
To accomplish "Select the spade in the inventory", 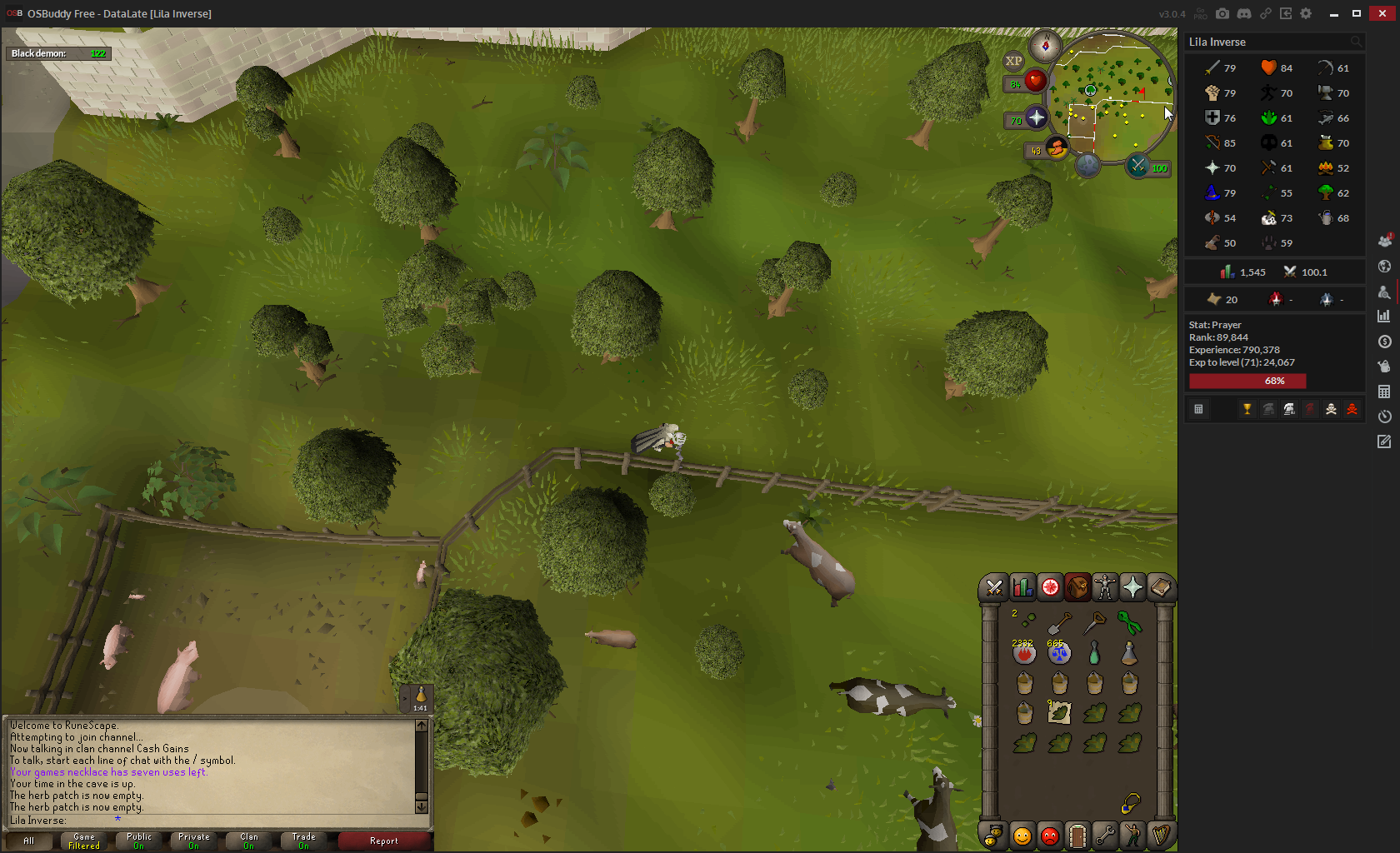I will coord(1059,623).
